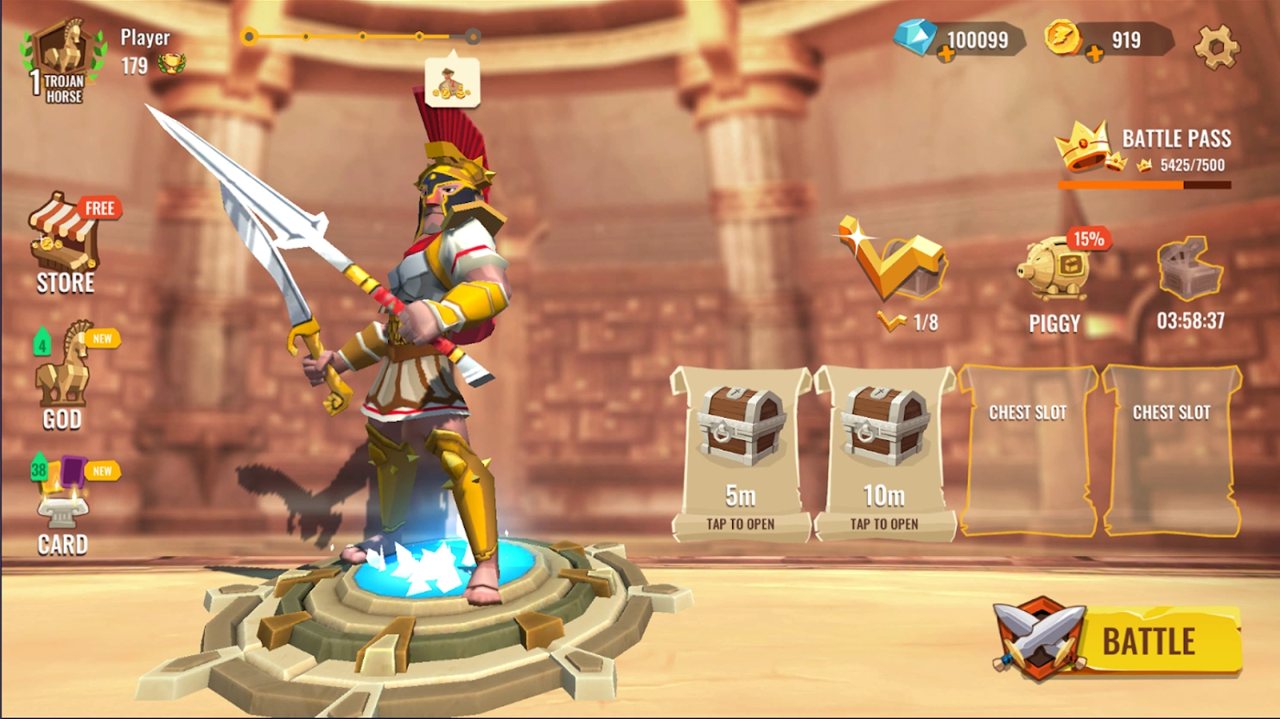Tap to open the 5m chest
This screenshot has height=719, width=1280.
coord(740,452)
